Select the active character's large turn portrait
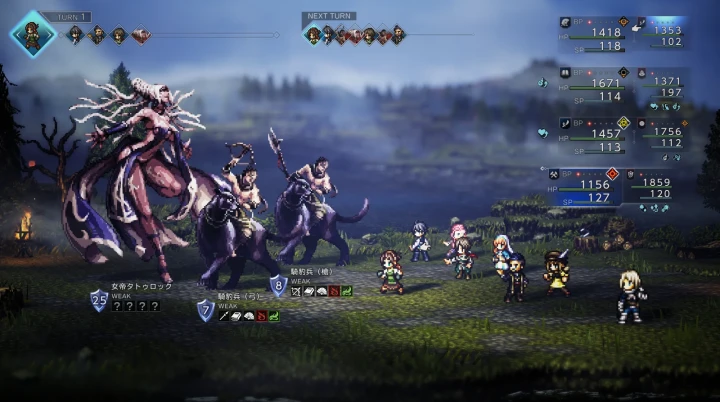The width and height of the screenshot is (720, 402). click(32, 33)
